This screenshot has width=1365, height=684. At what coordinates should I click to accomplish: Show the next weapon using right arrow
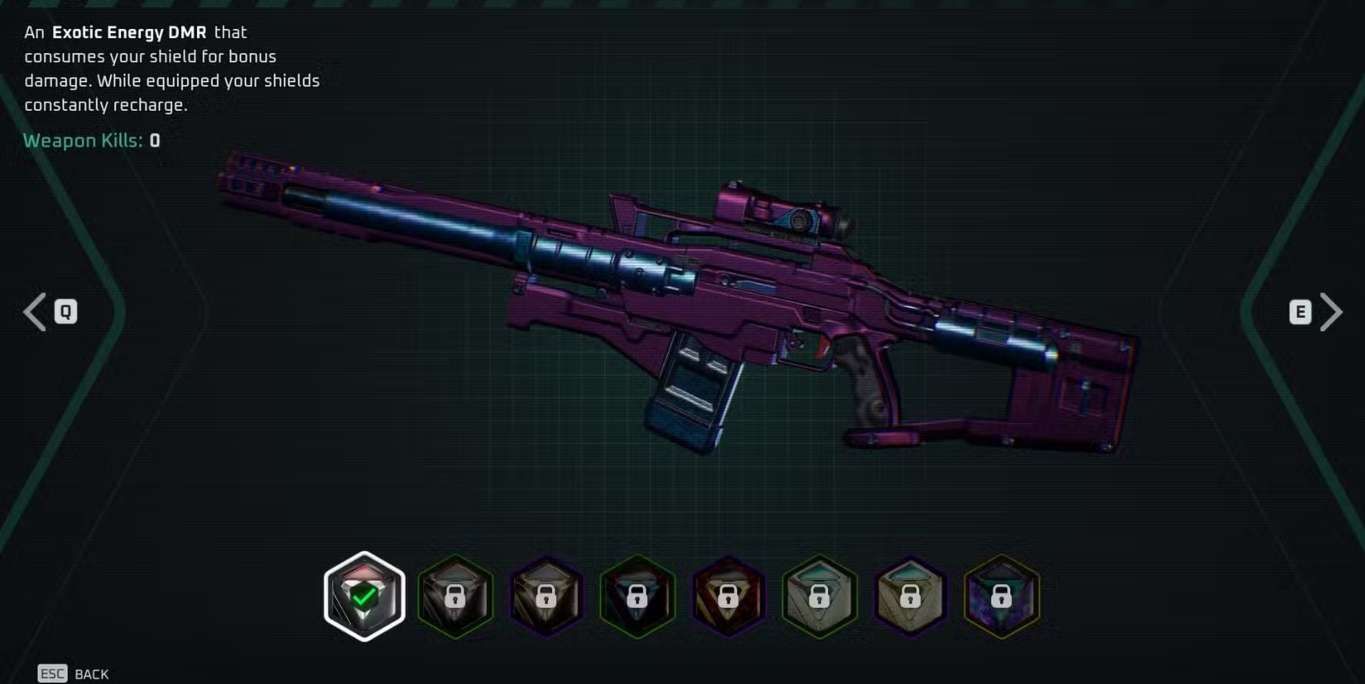(1330, 312)
